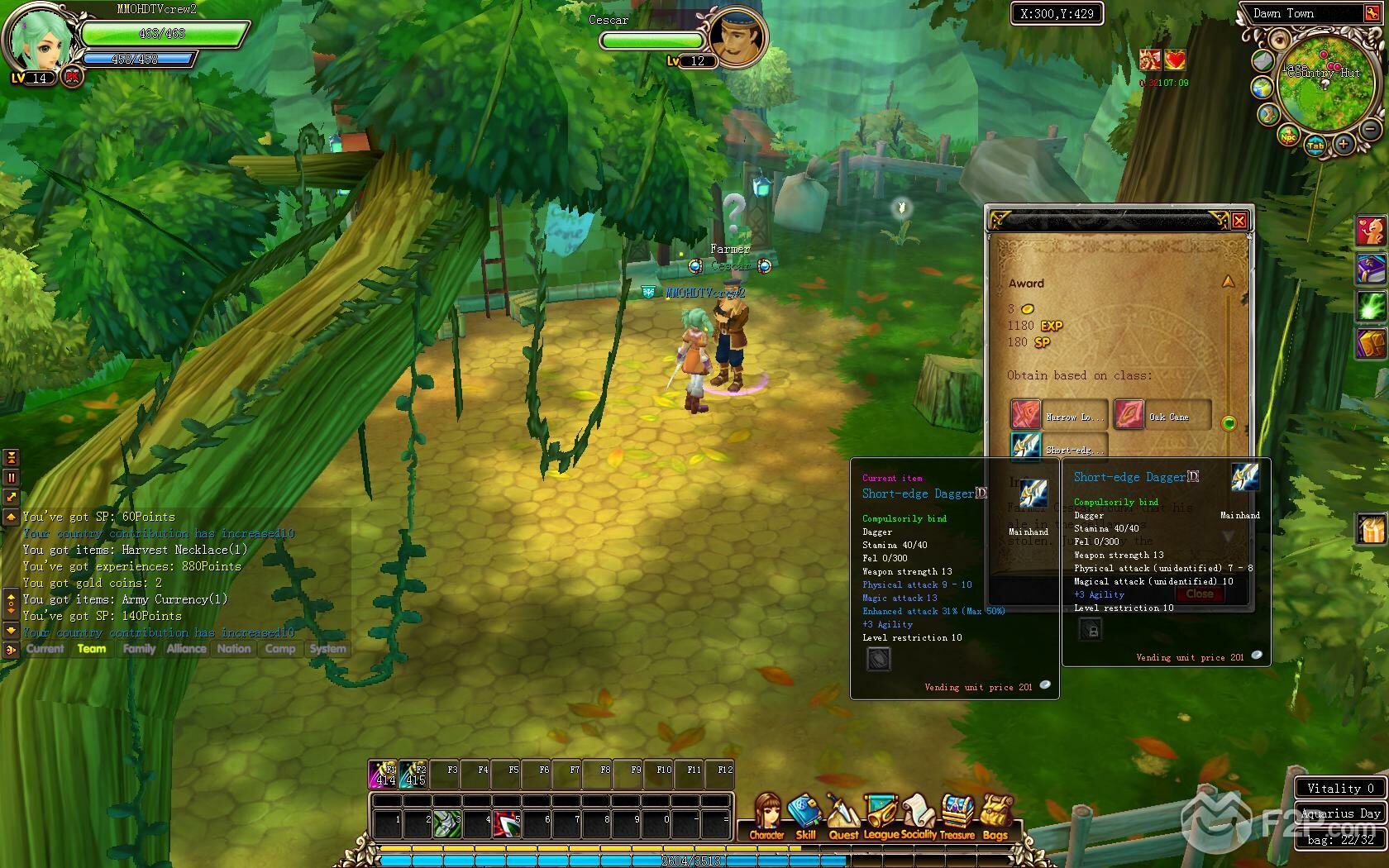Viewport: 1389px width, 868px height.
Task: Open the mail envelope icon
Action: coord(1263,60)
